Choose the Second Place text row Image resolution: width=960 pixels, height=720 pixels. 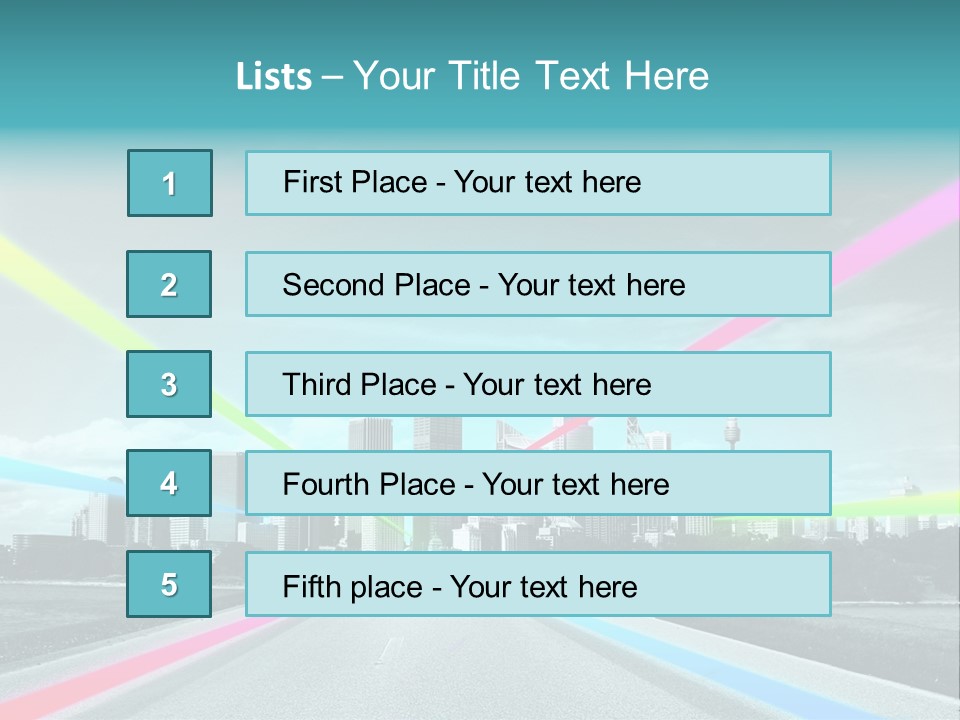[538, 284]
